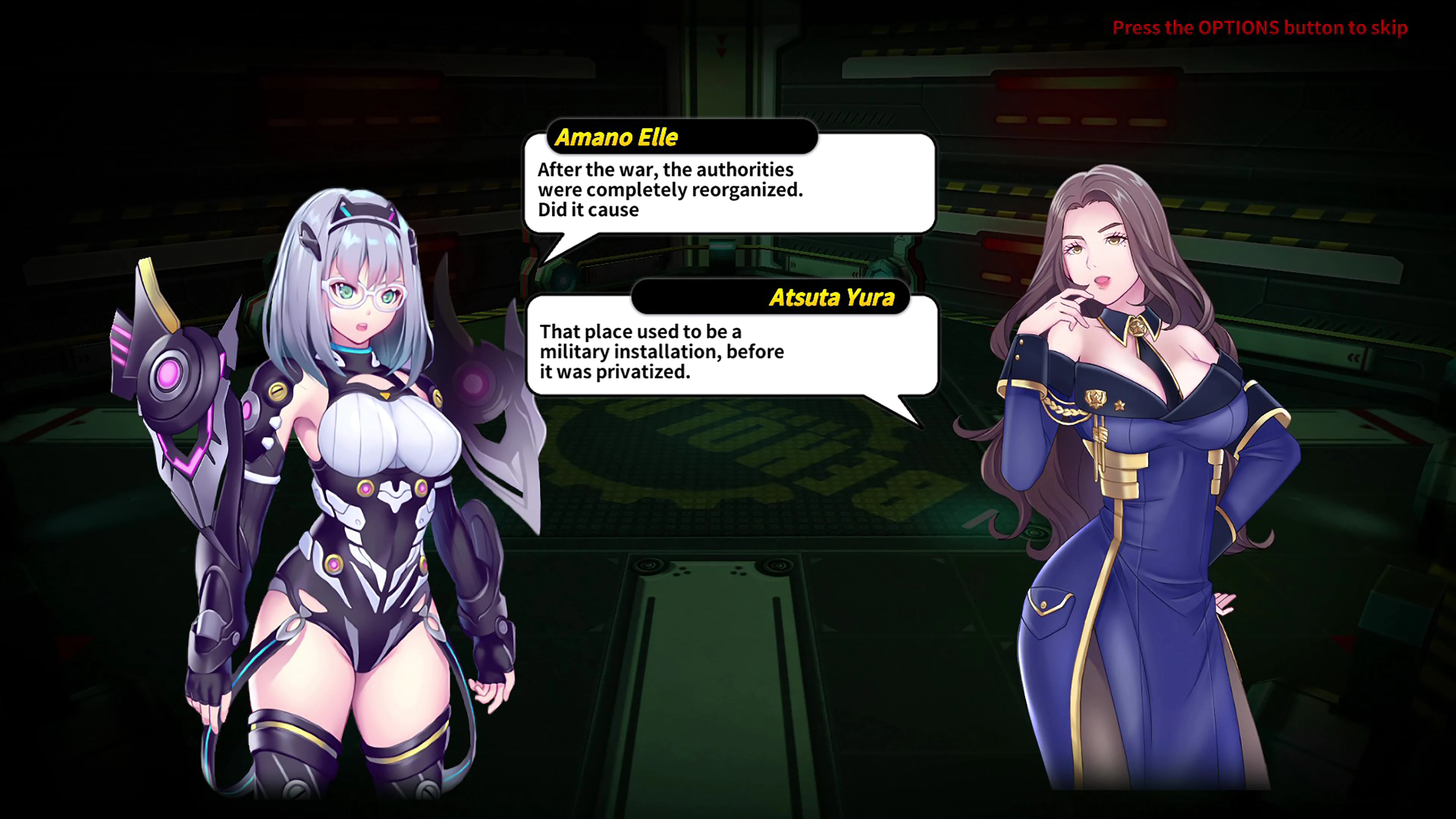Click the braided gold aiguillette on Yura's sleeve
The height and width of the screenshot is (819, 1456).
1062,407
